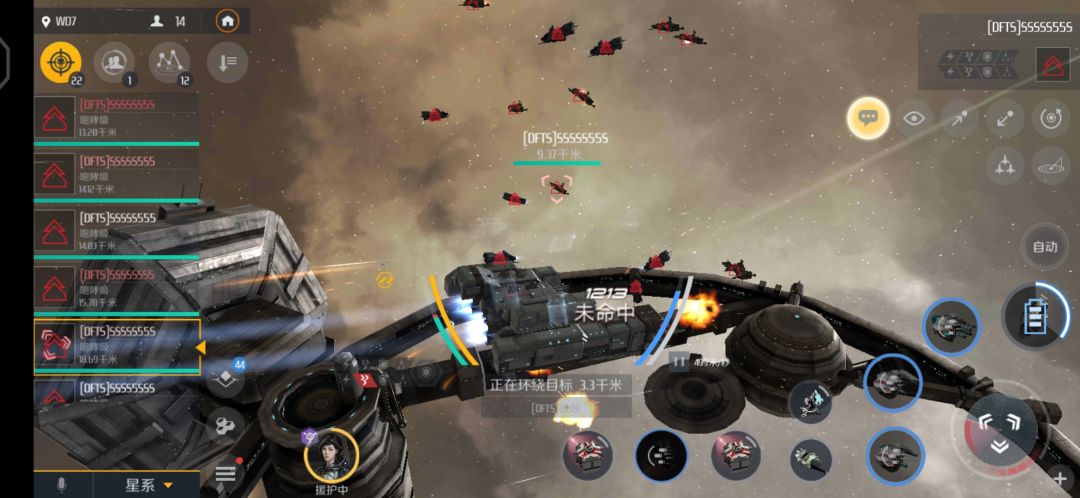This screenshot has height=498, width=1080.
Task: Switch to the fleet members overview tab
Action: [115, 63]
